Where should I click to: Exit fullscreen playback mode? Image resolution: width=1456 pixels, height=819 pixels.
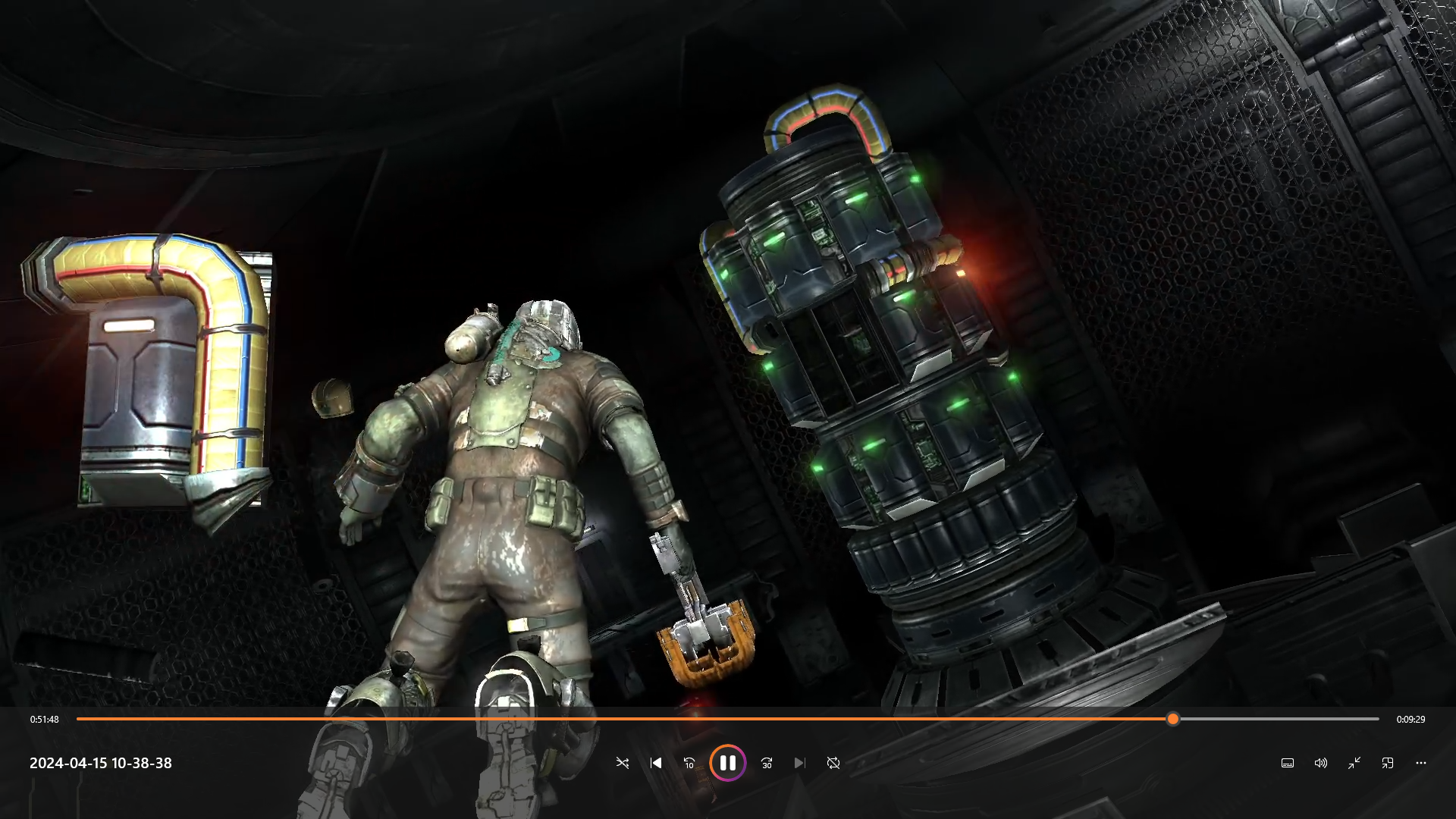coord(1355,763)
